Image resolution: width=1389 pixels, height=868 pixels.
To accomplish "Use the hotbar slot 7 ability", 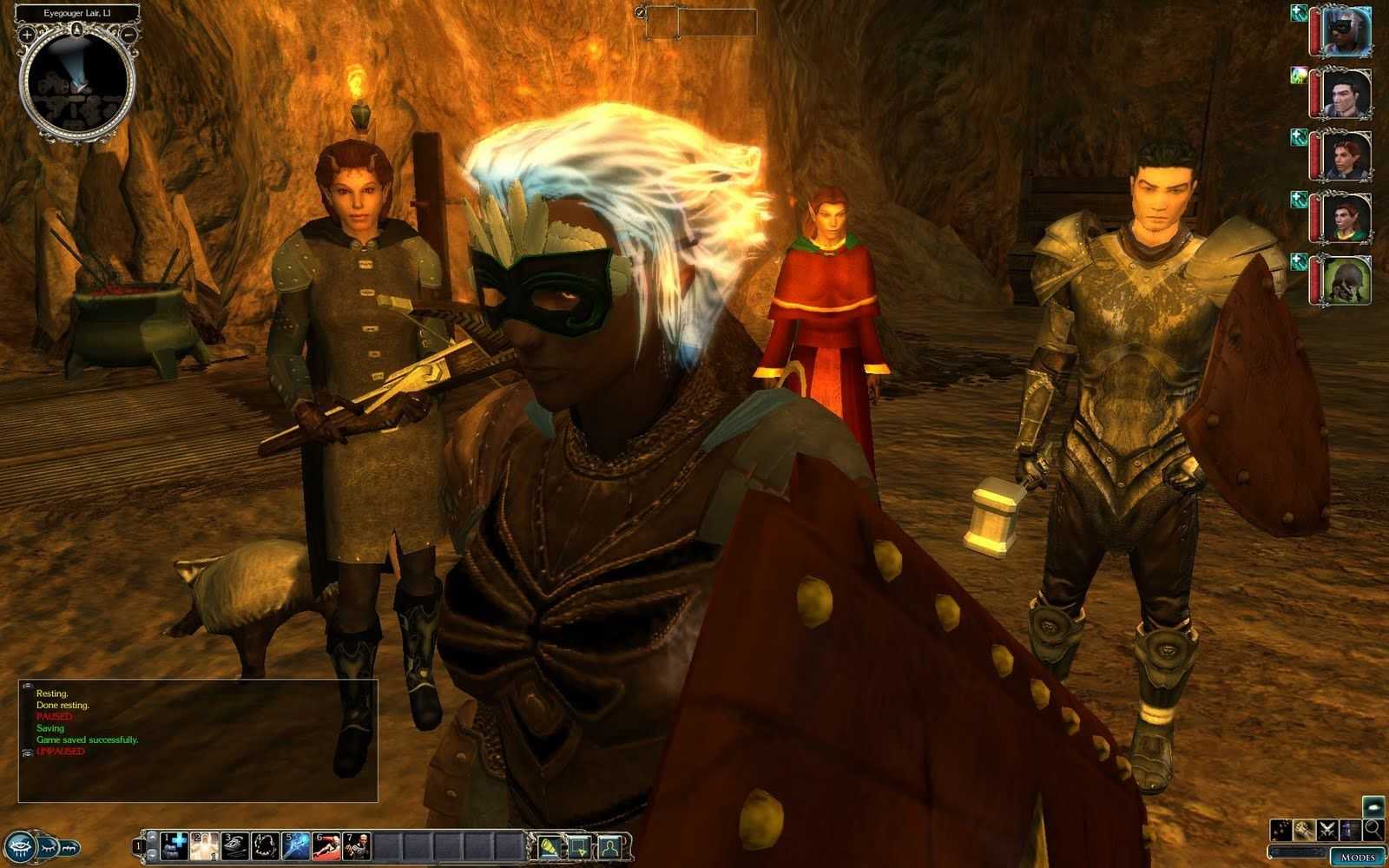I will (356, 845).
